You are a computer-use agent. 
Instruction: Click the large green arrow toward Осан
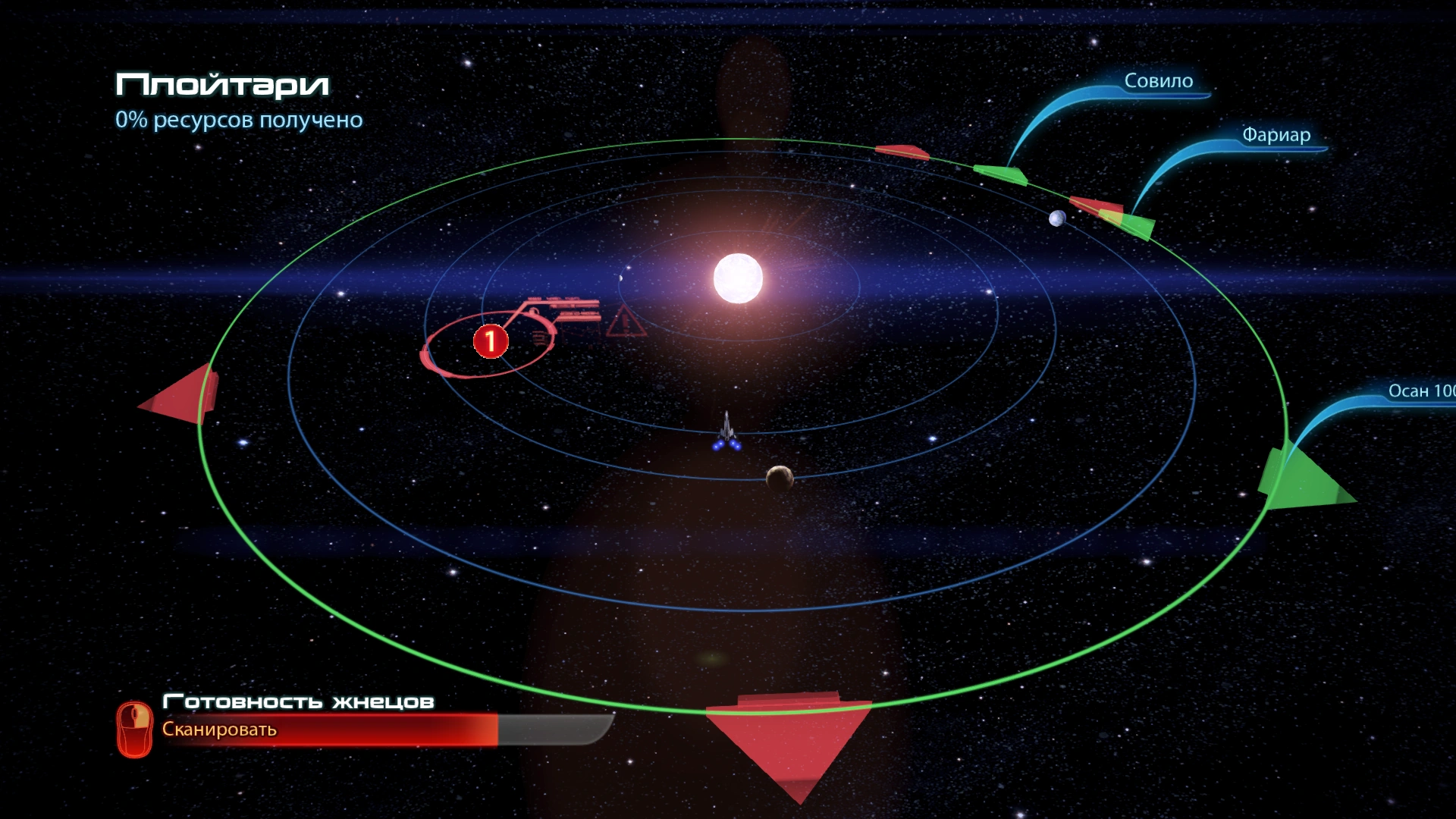tap(1301, 479)
